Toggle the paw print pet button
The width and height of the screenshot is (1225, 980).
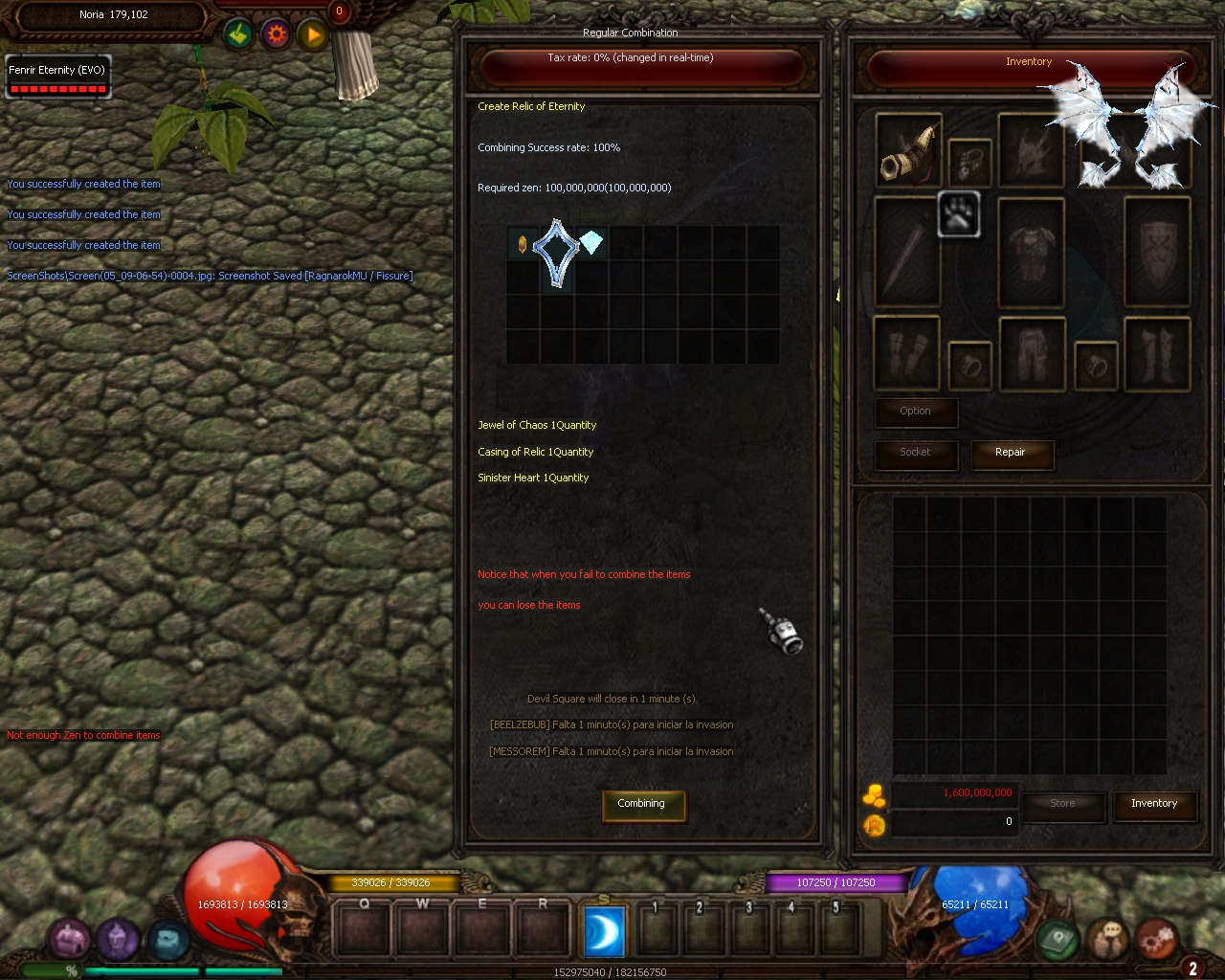click(x=957, y=214)
